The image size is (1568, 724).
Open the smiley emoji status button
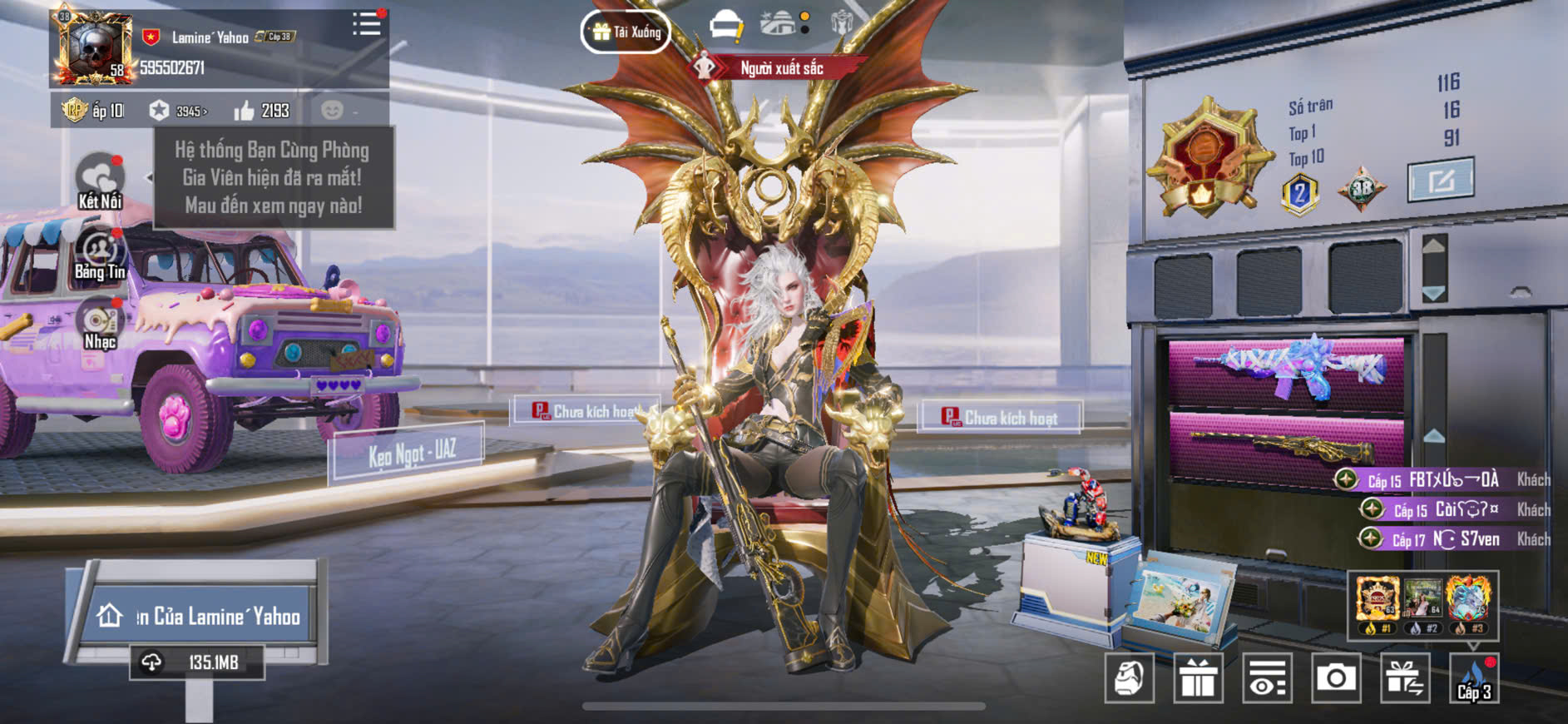pyautogui.click(x=333, y=111)
